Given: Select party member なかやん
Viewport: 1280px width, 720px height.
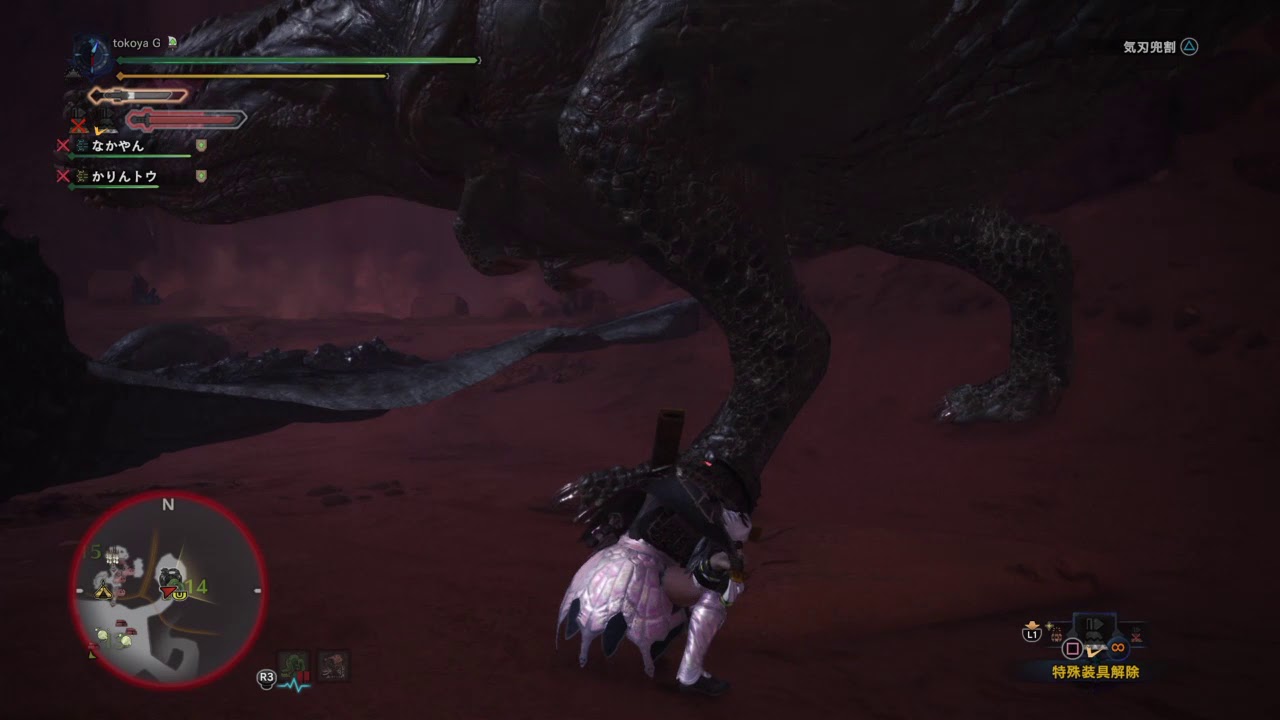Looking at the screenshot, I should coord(119,145).
